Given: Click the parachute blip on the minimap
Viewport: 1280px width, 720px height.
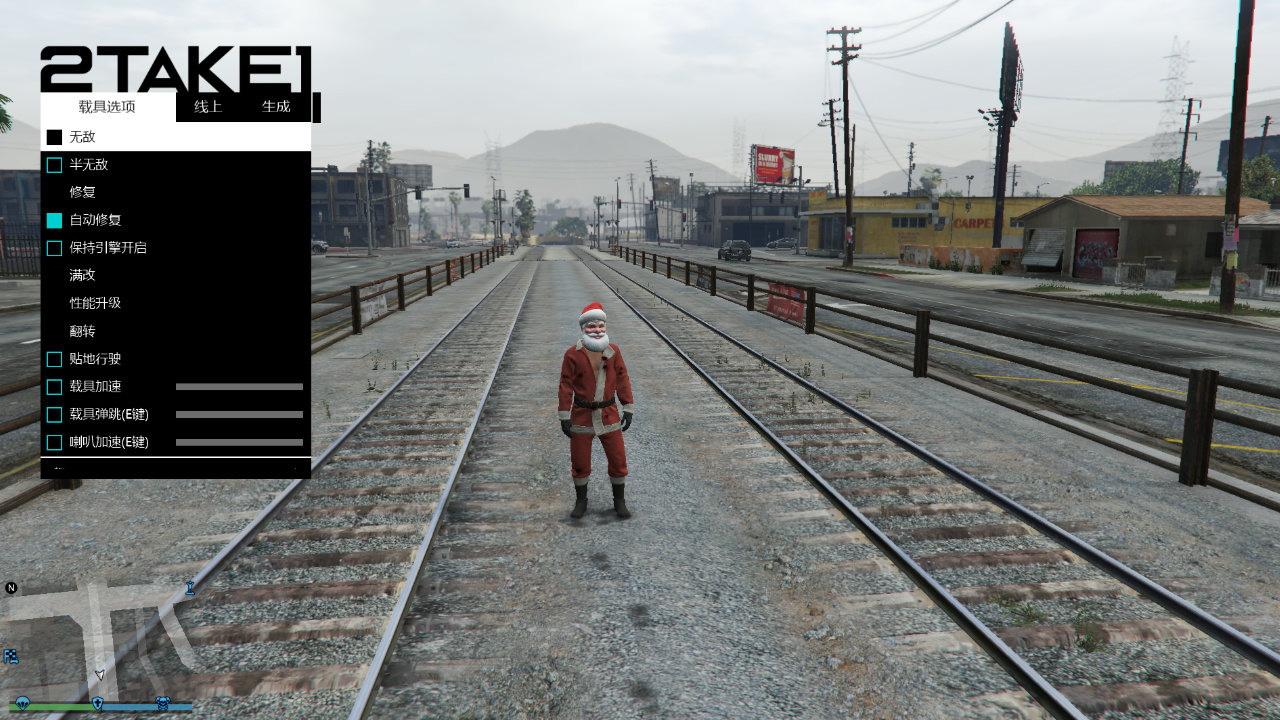Looking at the screenshot, I should [22, 704].
